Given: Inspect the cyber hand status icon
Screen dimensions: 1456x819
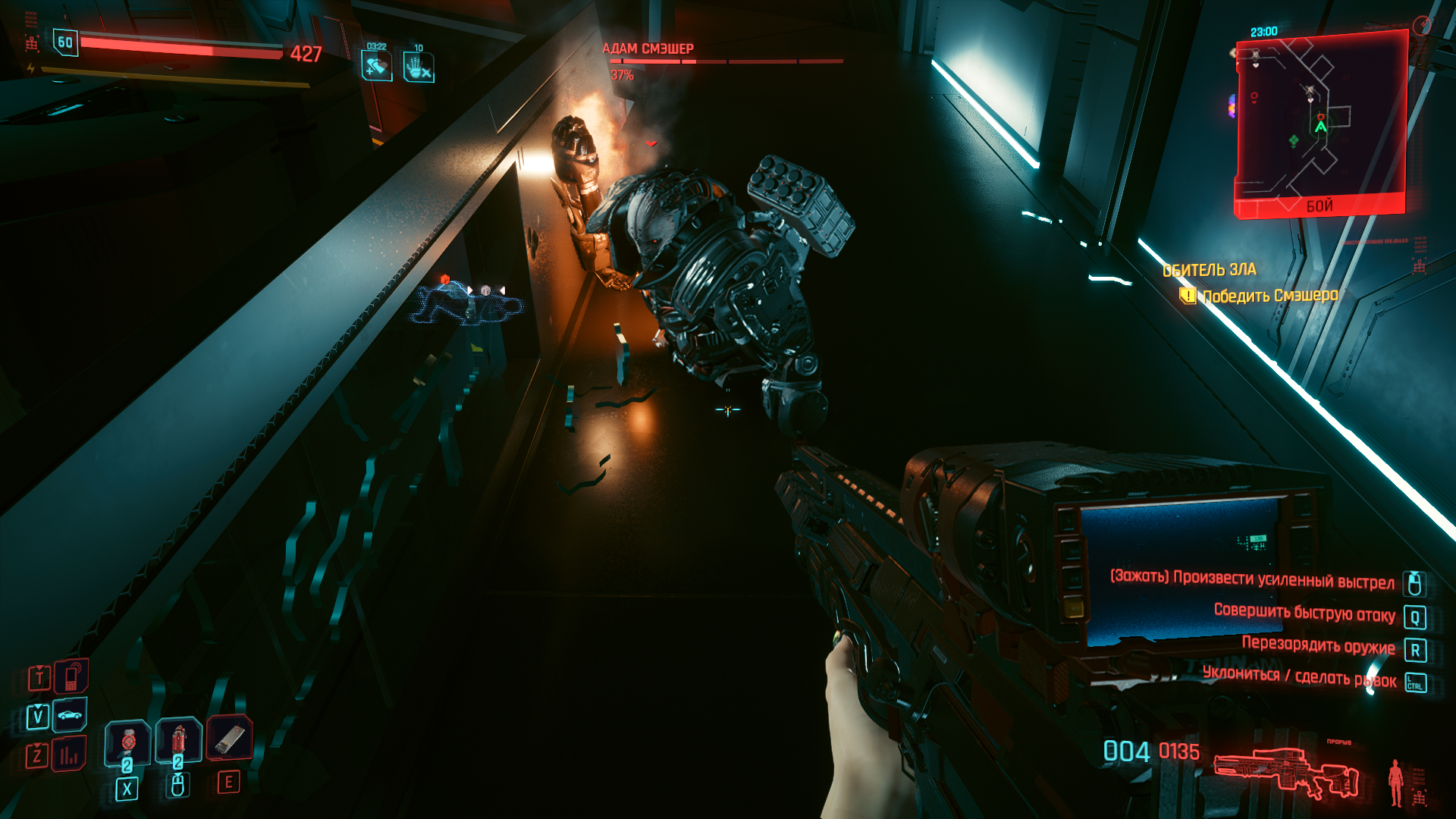Looking at the screenshot, I should (419, 67).
